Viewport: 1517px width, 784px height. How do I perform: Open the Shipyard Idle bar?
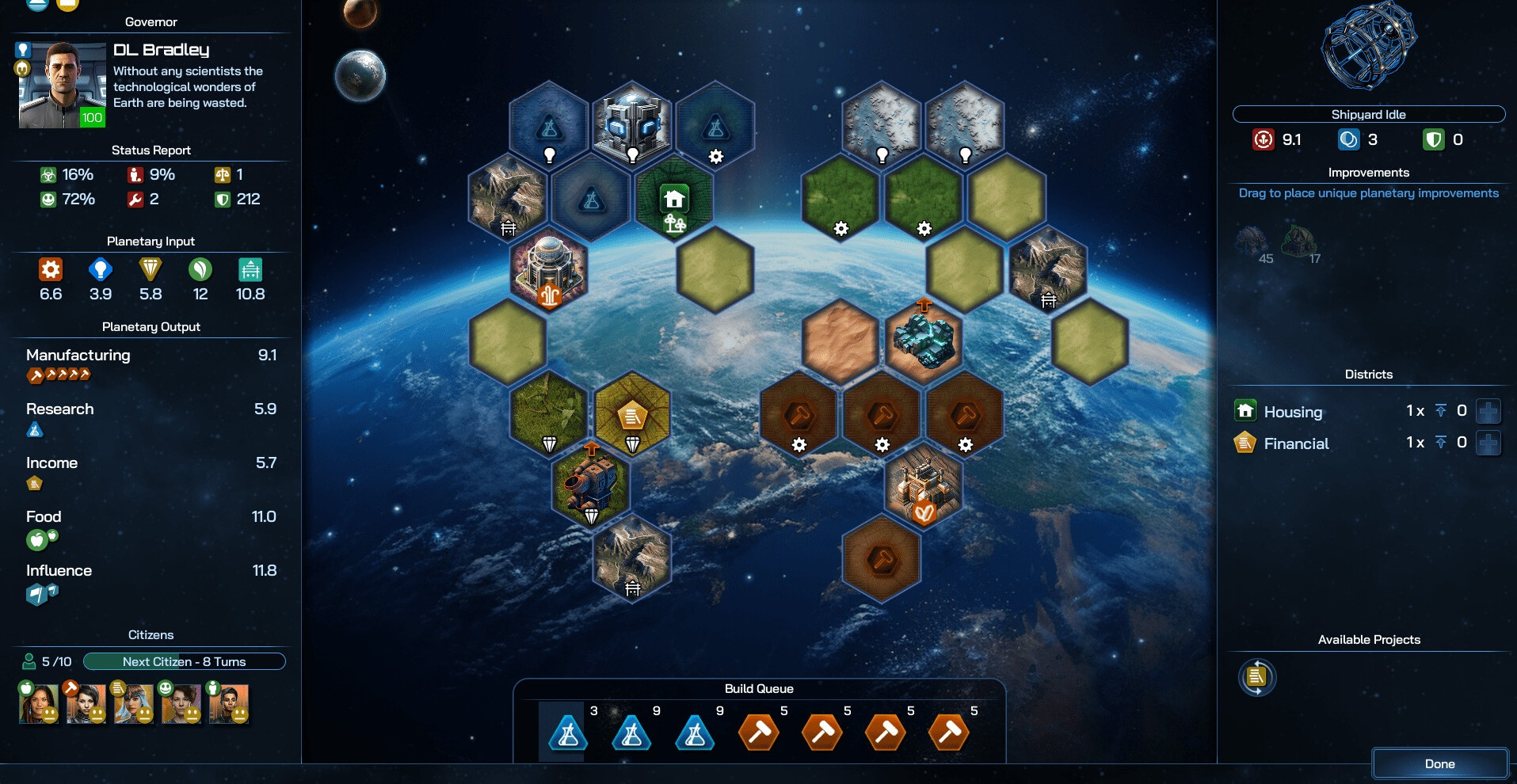click(1368, 114)
